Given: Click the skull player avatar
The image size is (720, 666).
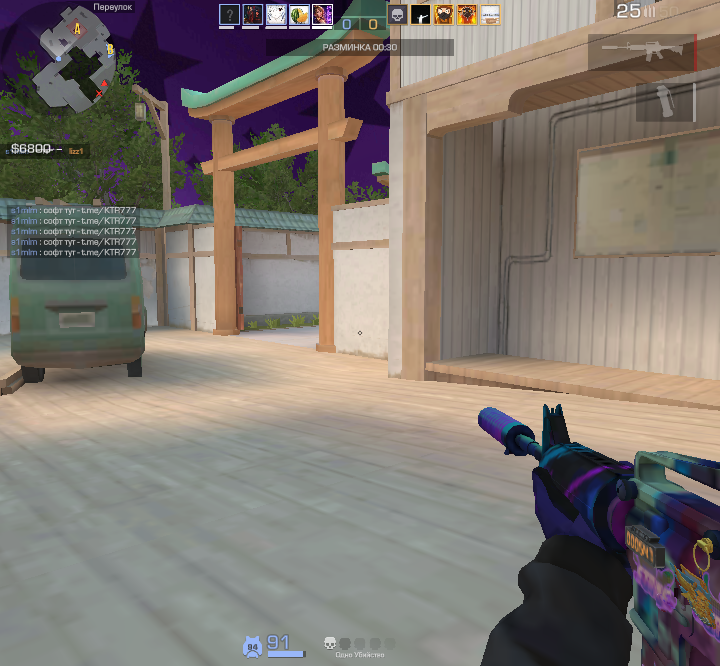Looking at the screenshot, I should click(x=397, y=14).
